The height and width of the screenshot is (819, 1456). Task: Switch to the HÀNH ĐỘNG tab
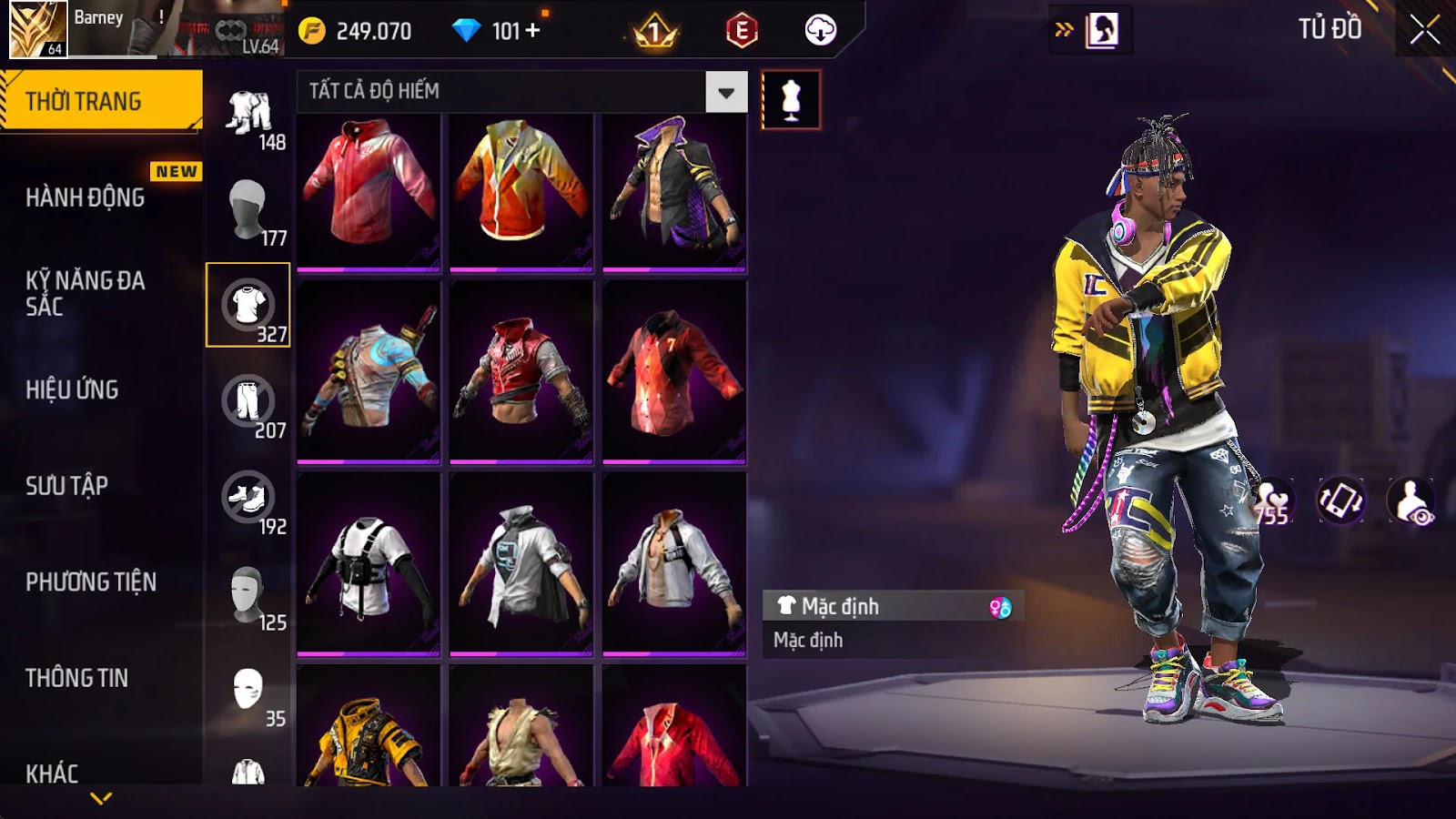pos(85,197)
